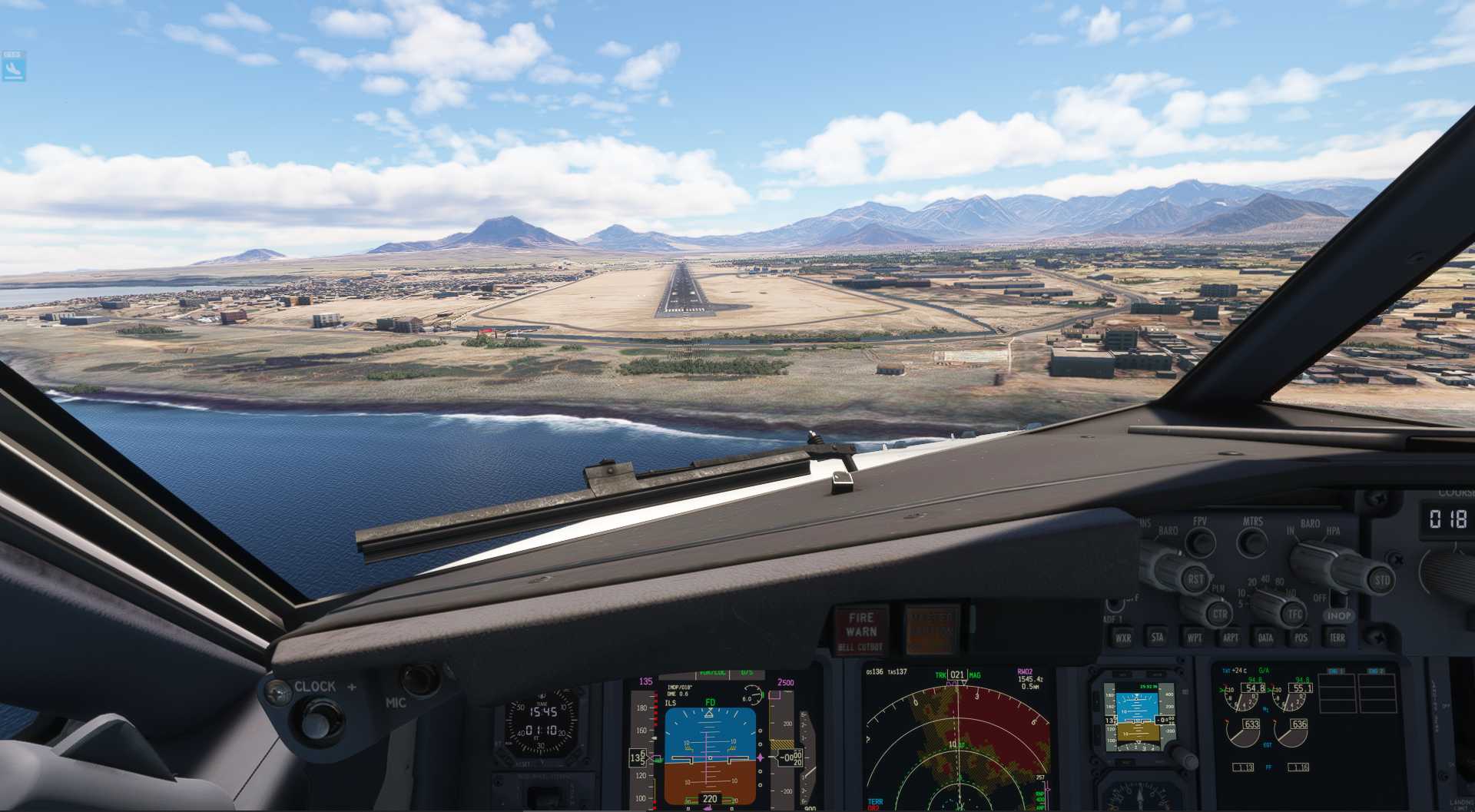
Task: Toggle the DATA map button
Action: click(x=1265, y=638)
